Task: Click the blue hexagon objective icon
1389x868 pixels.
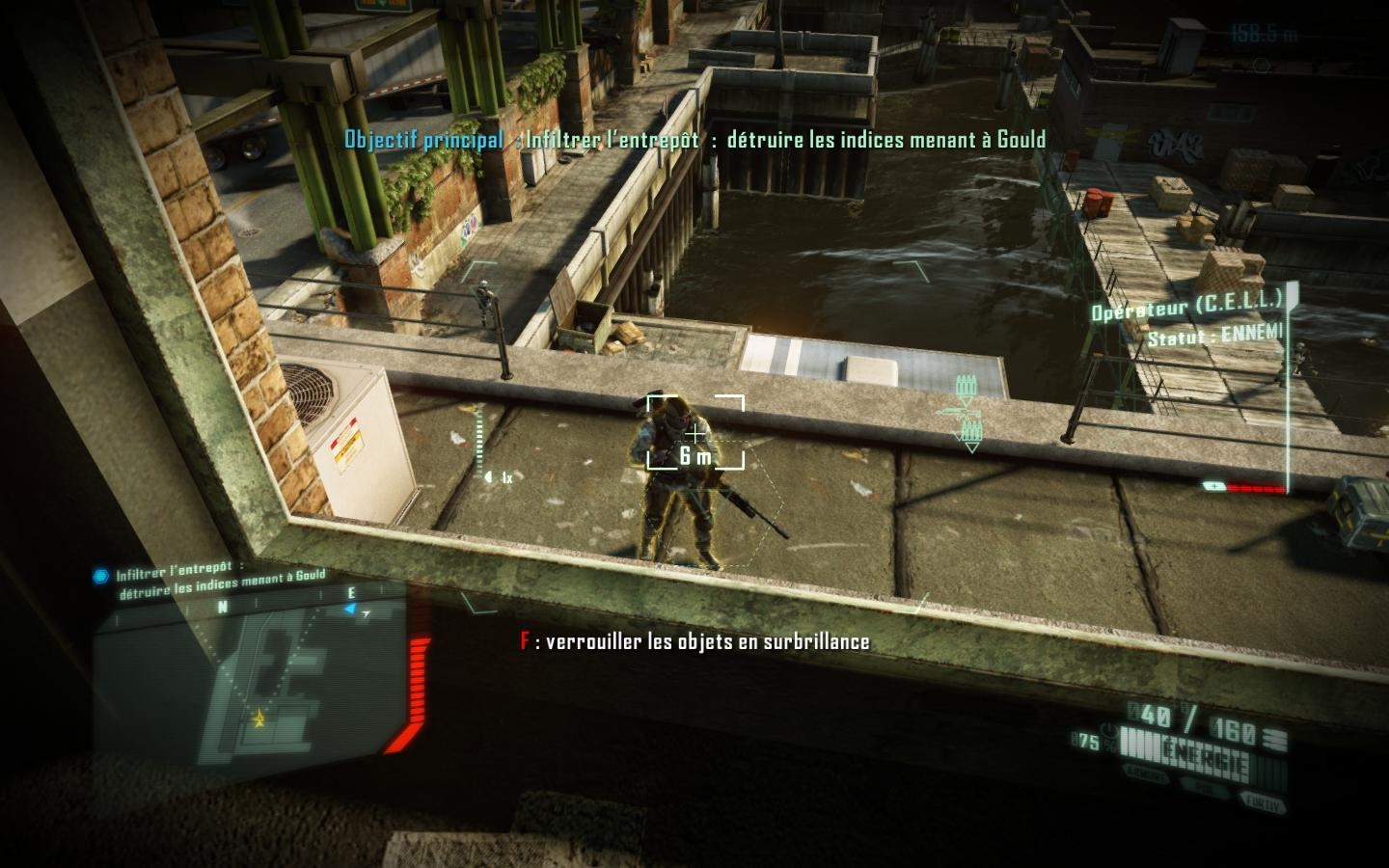Action: click(x=100, y=577)
